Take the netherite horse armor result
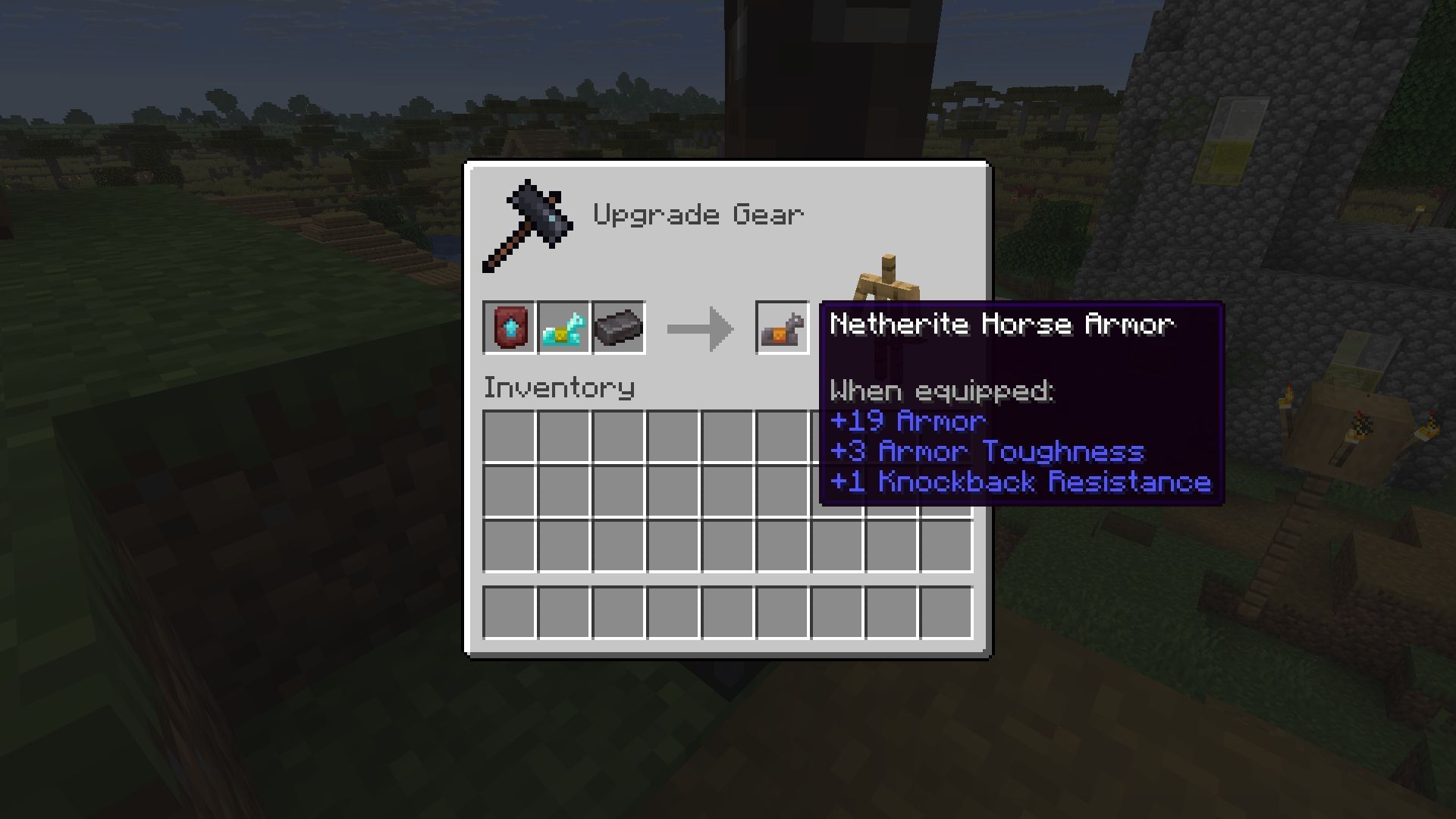 click(781, 328)
